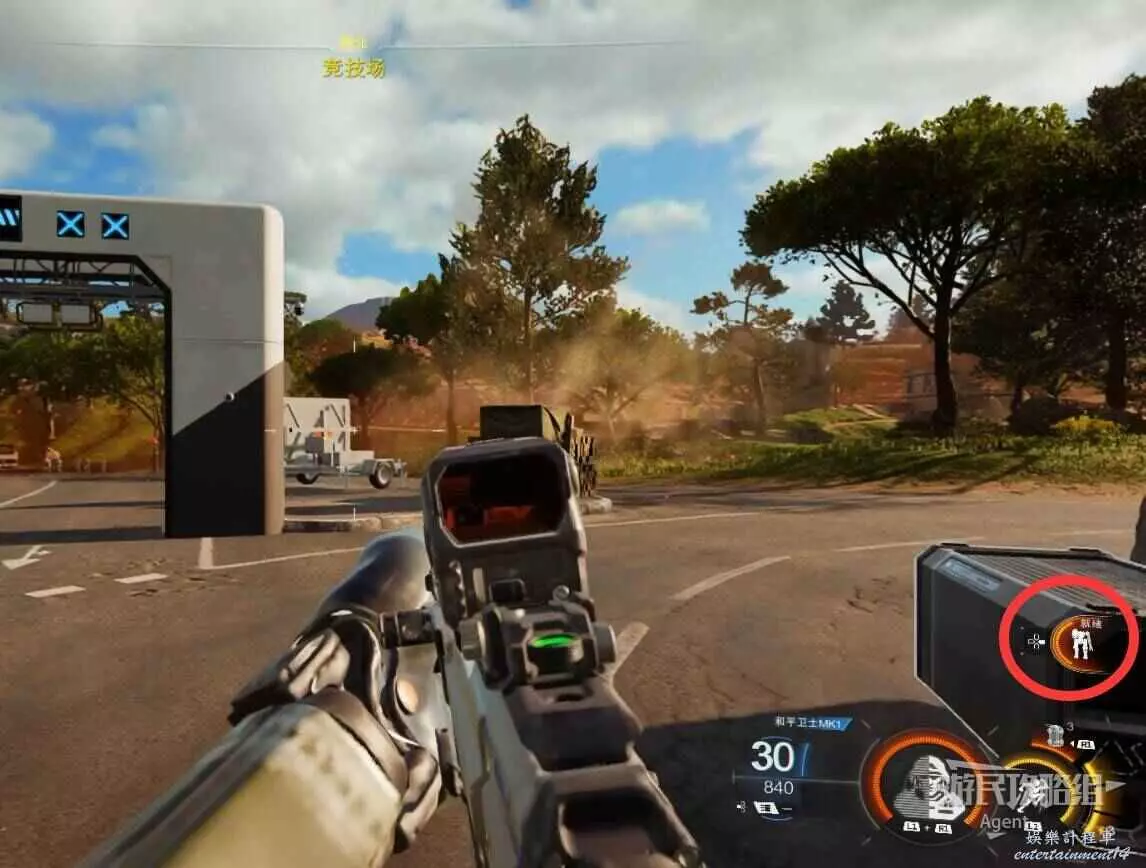The width and height of the screenshot is (1146, 868).
Task: Click the agent portrait ability icon
Action: (x=925, y=785)
